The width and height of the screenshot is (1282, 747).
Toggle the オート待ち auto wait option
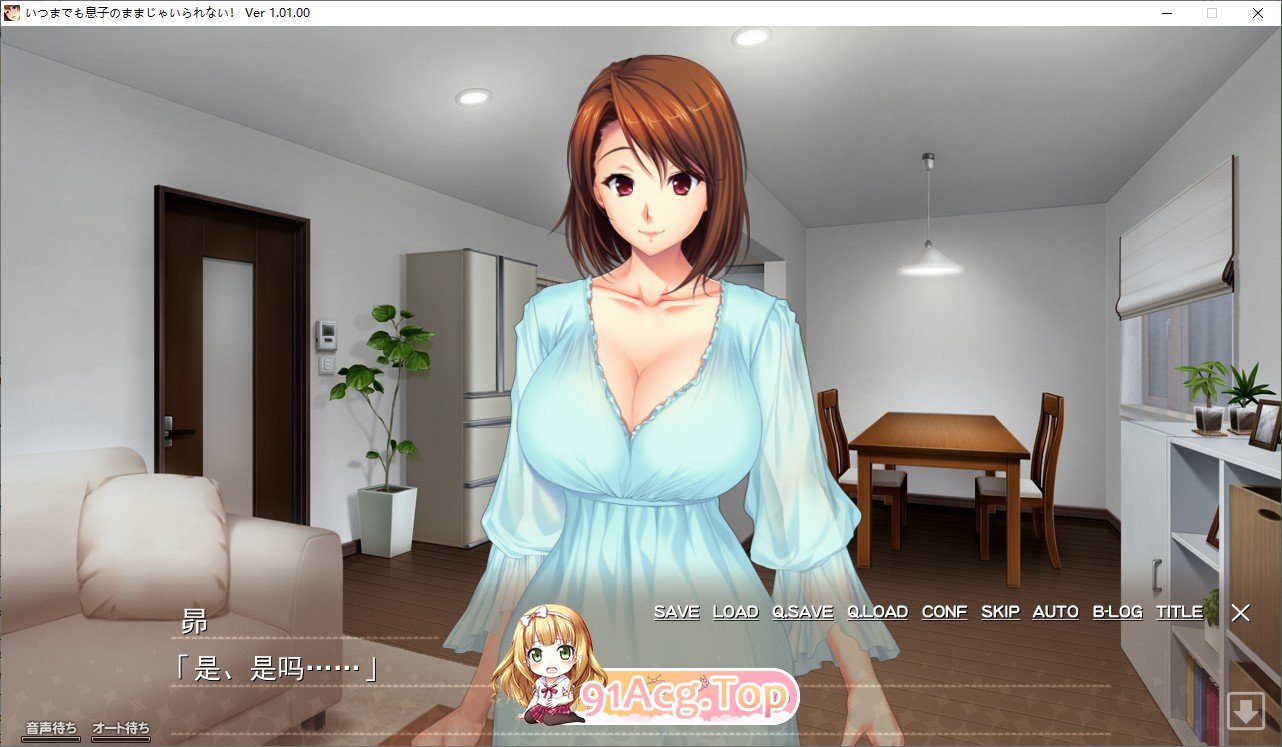click(x=121, y=729)
